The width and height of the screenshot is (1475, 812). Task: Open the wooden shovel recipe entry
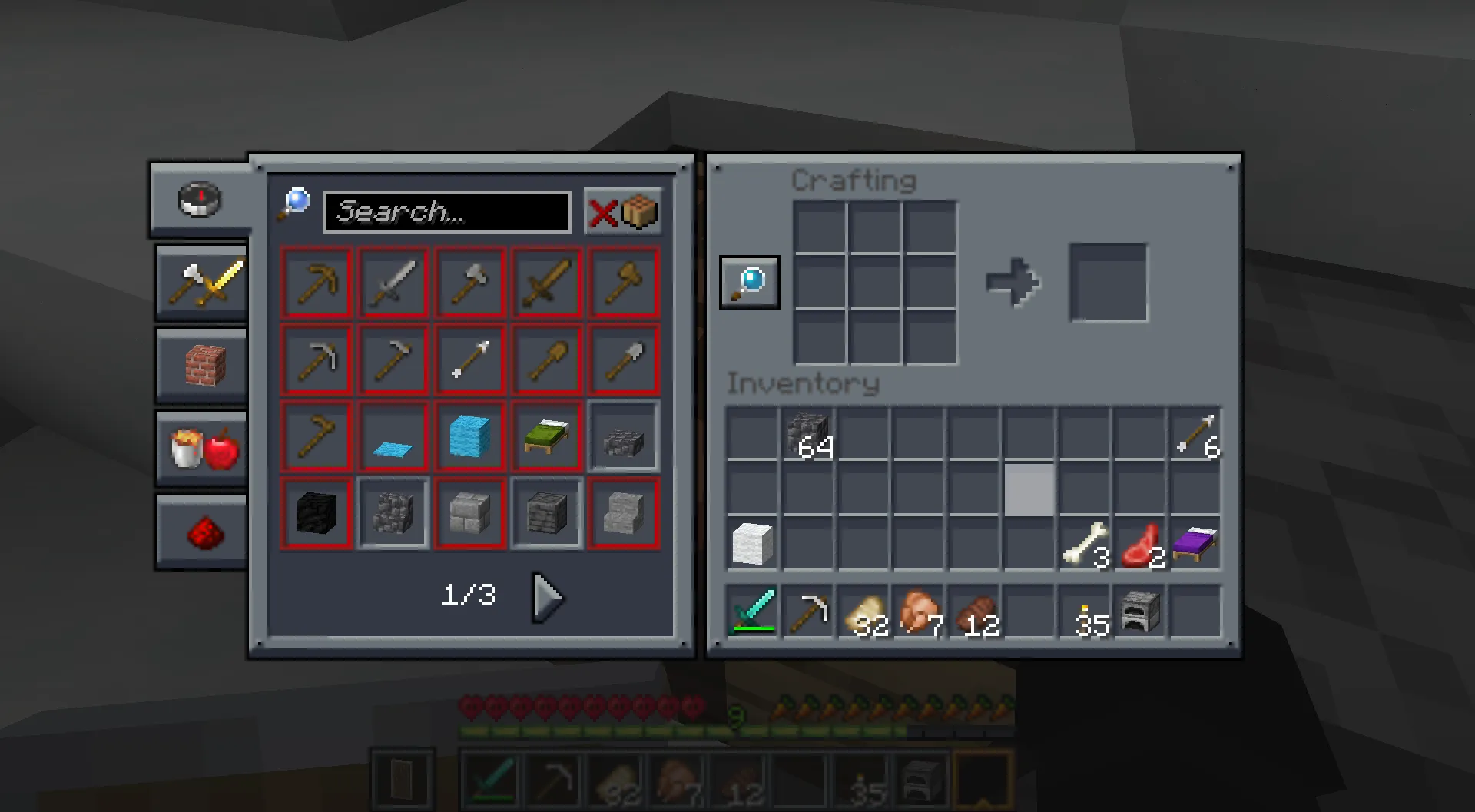tap(545, 359)
